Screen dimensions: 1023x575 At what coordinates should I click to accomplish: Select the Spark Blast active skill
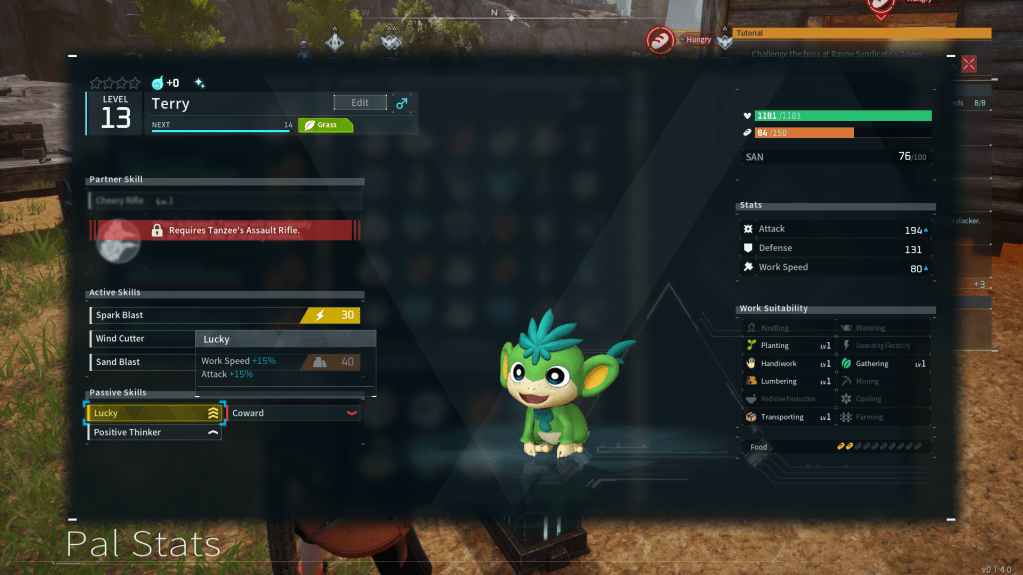[225, 315]
